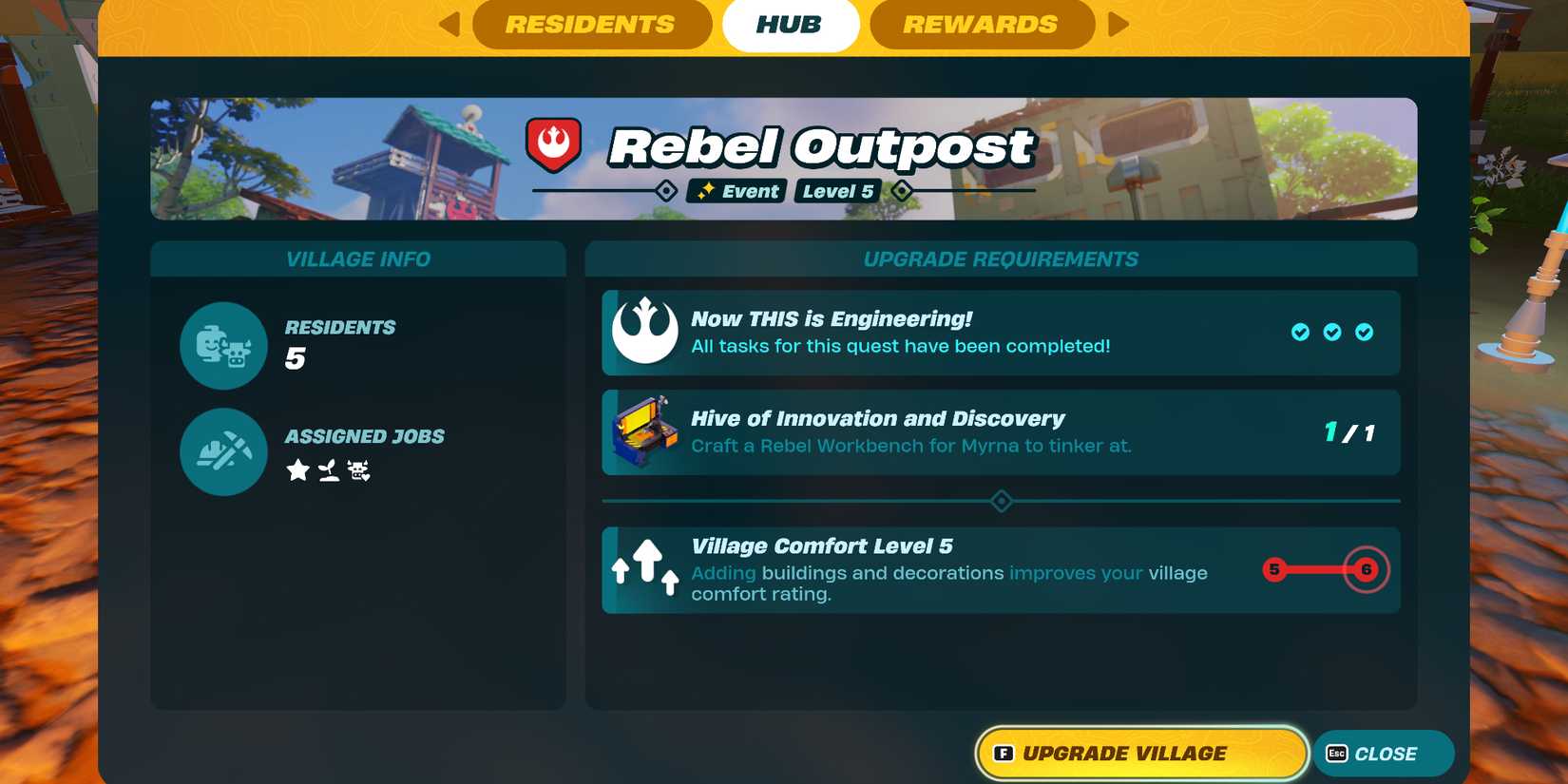
Task: Select the Event badge under Rebel Outpost
Action: pos(736,191)
